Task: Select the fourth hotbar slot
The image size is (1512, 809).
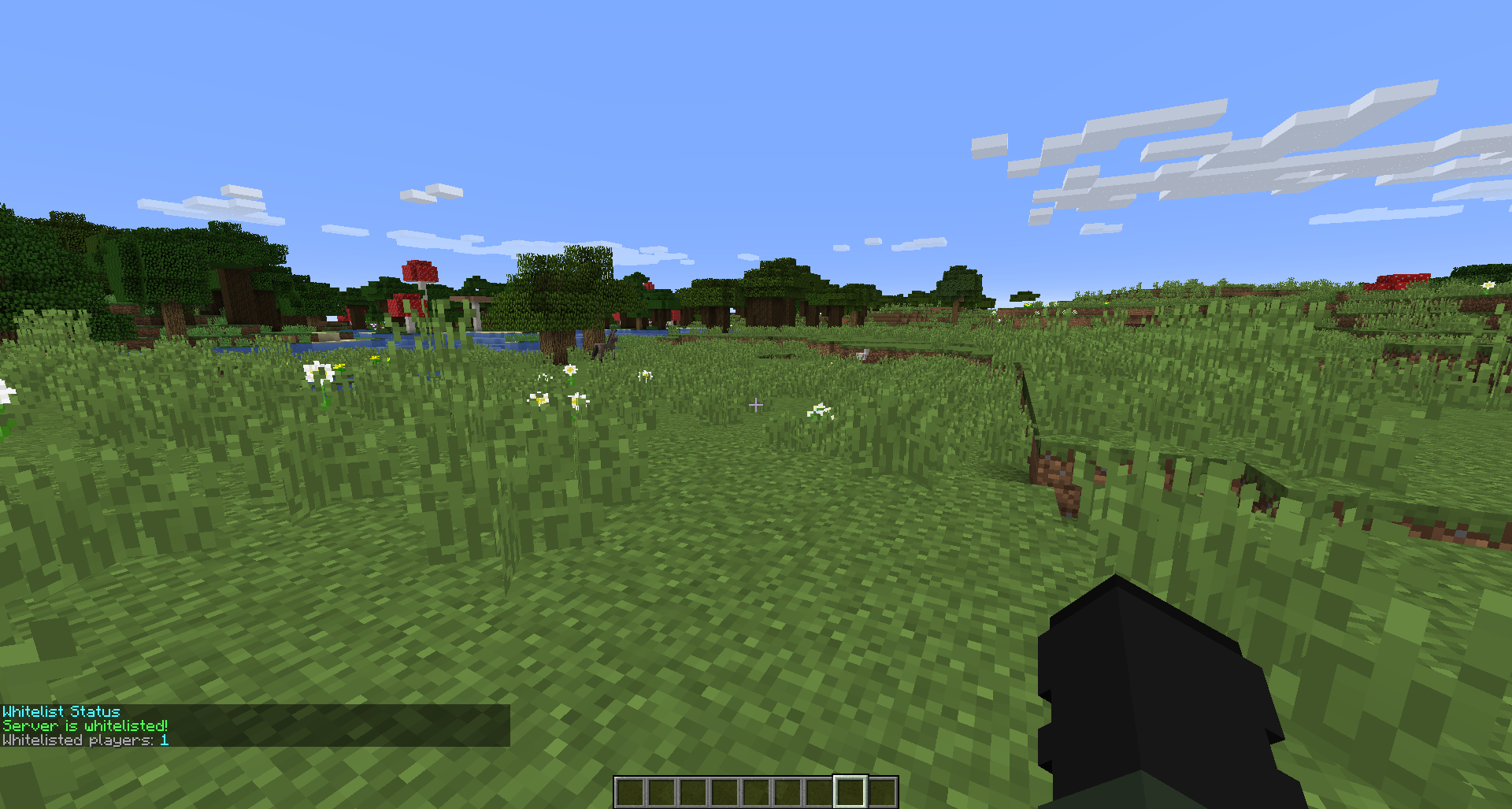Action: pyautogui.click(x=726, y=790)
